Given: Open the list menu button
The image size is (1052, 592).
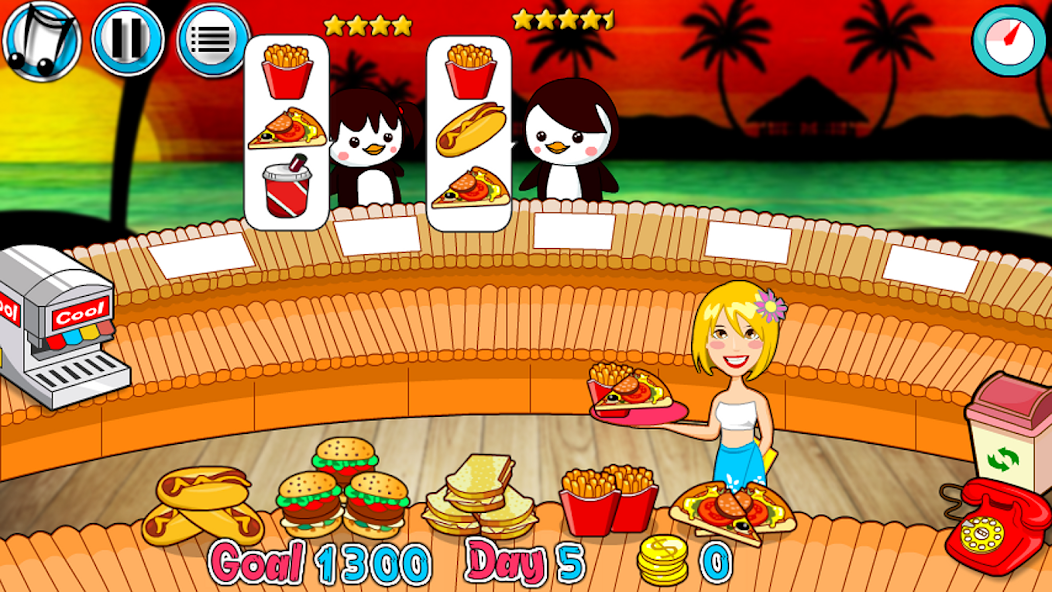Looking at the screenshot, I should (213, 40).
